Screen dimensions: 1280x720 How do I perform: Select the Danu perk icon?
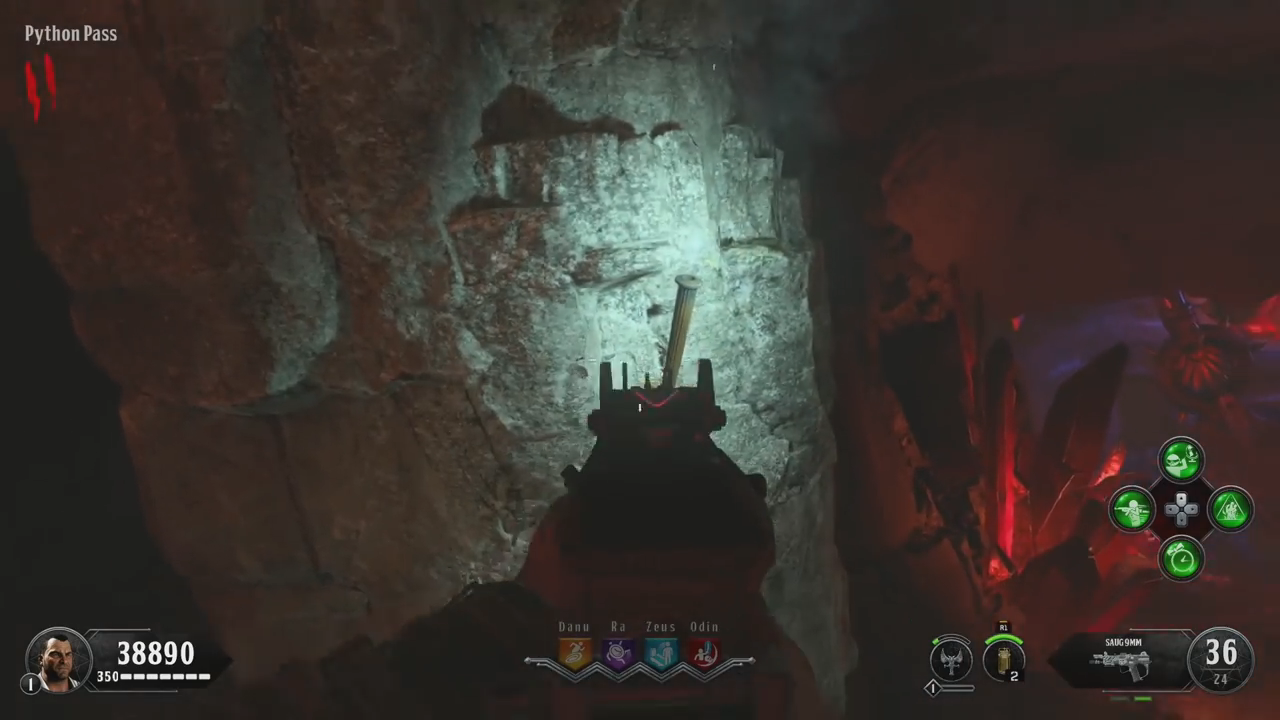tap(575, 653)
